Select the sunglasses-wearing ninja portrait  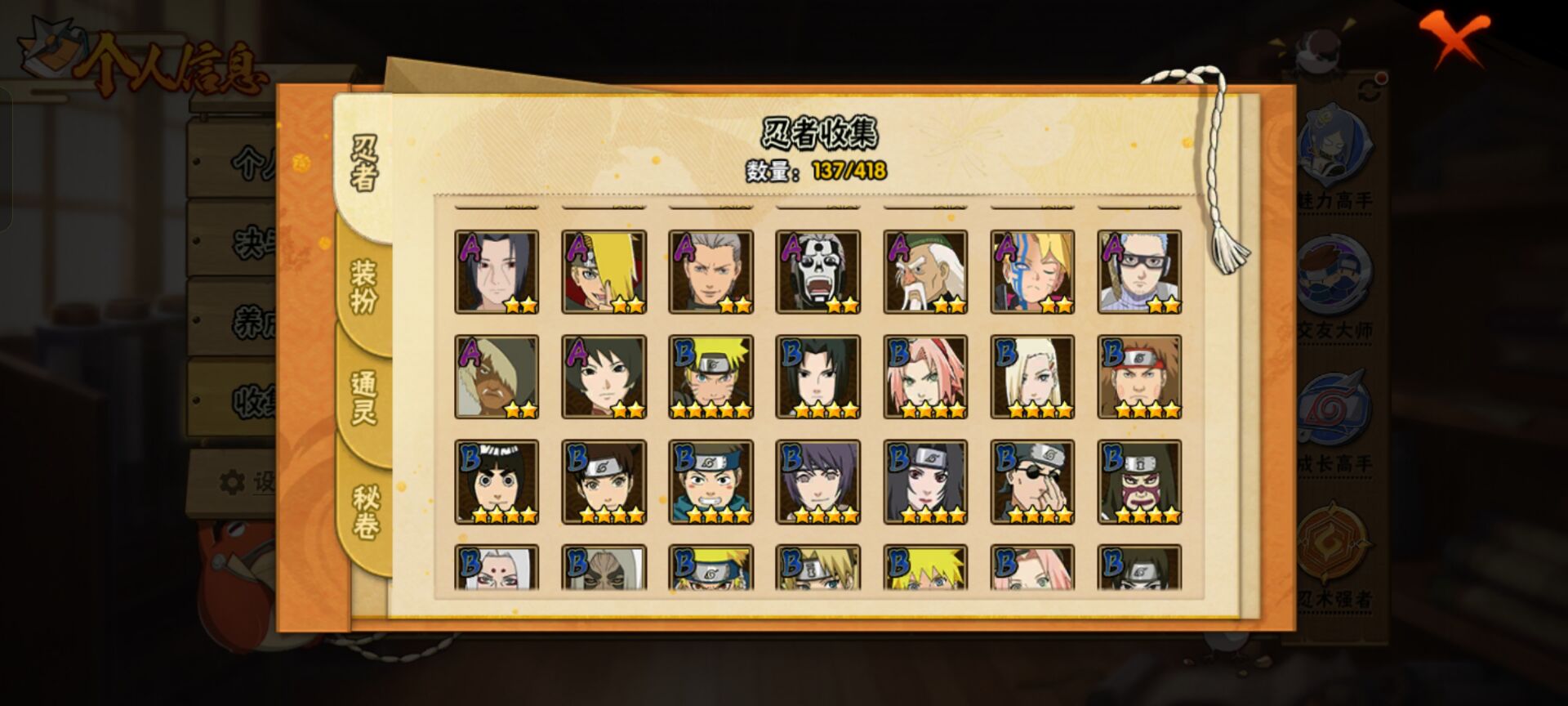[1032, 481]
